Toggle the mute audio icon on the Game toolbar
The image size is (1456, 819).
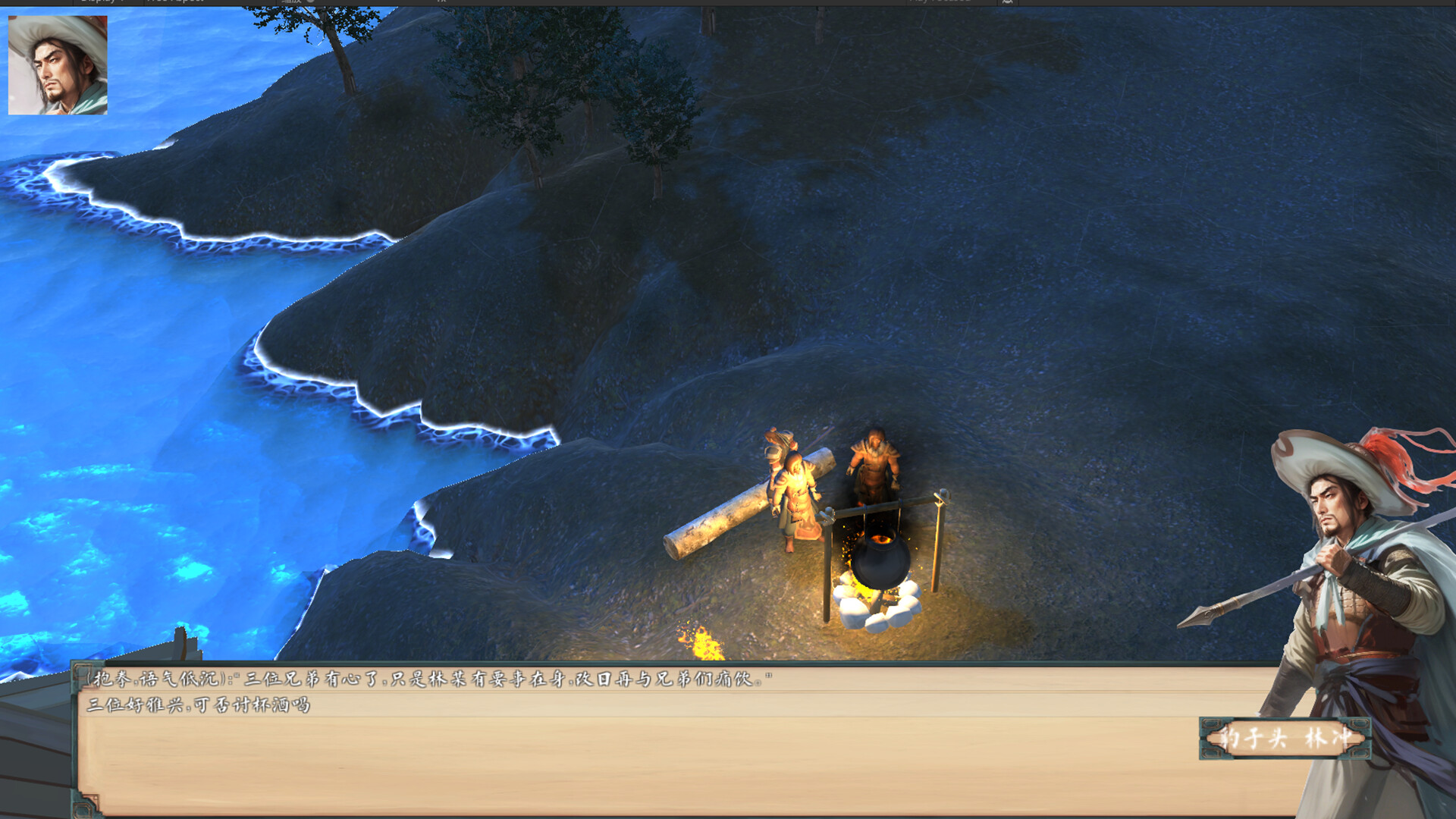click(1007, 3)
